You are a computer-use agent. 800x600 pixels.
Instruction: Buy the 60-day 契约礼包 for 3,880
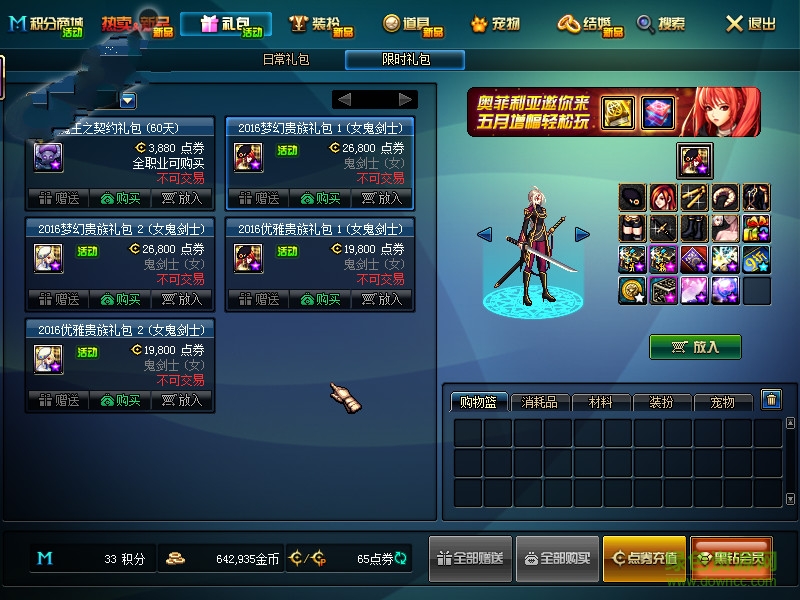(x=121, y=198)
